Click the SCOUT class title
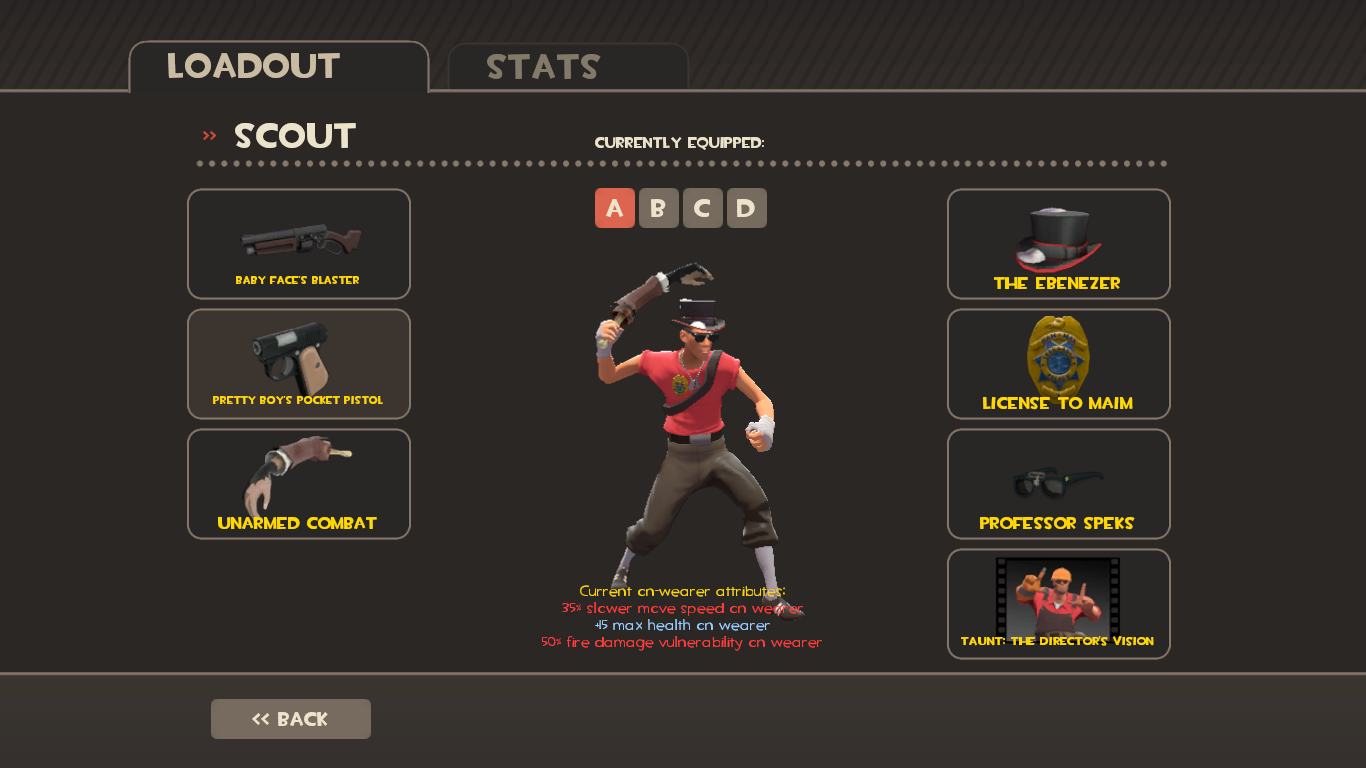The height and width of the screenshot is (768, 1366). [x=294, y=136]
